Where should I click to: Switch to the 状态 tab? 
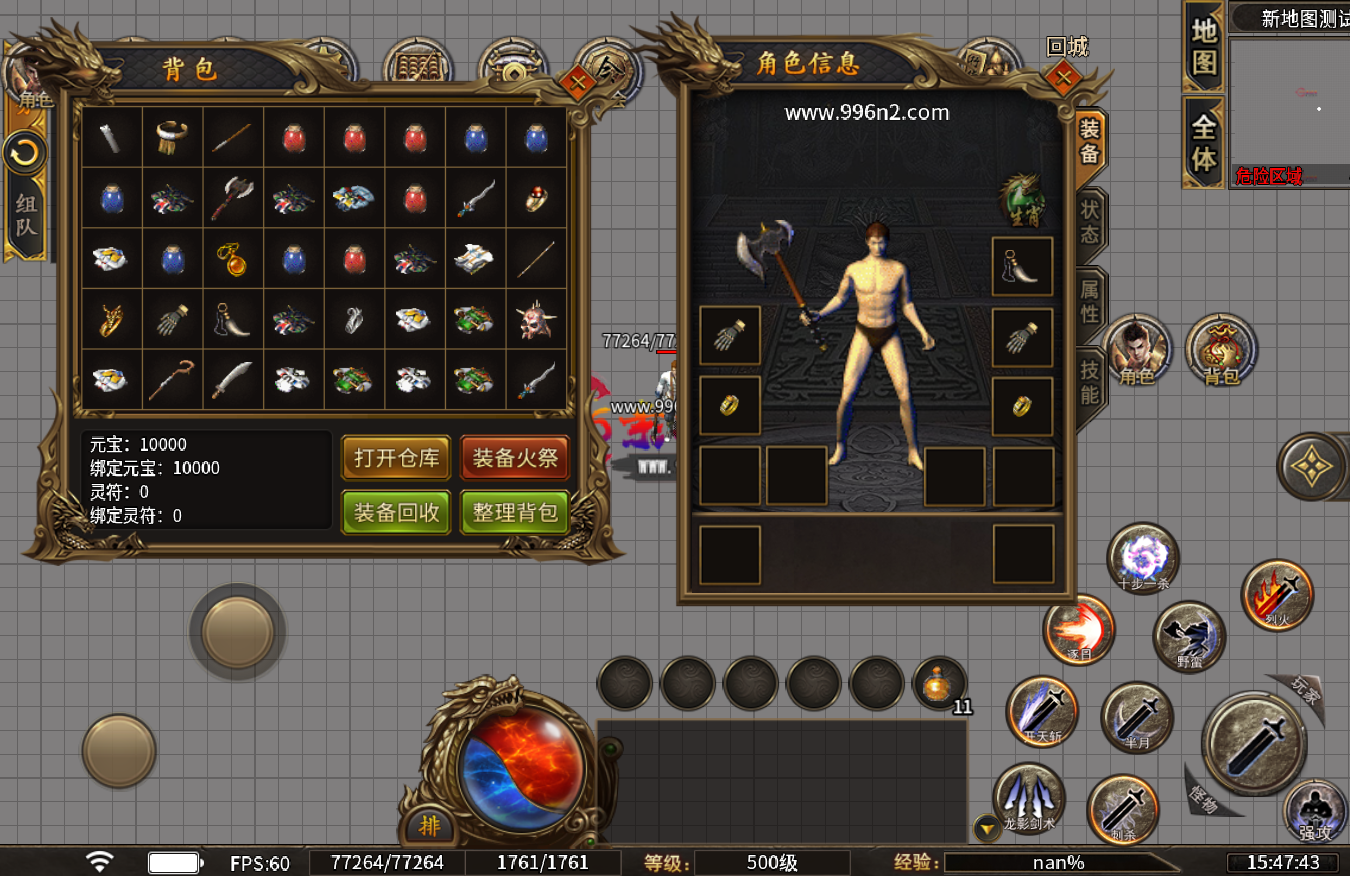(1089, 221)
